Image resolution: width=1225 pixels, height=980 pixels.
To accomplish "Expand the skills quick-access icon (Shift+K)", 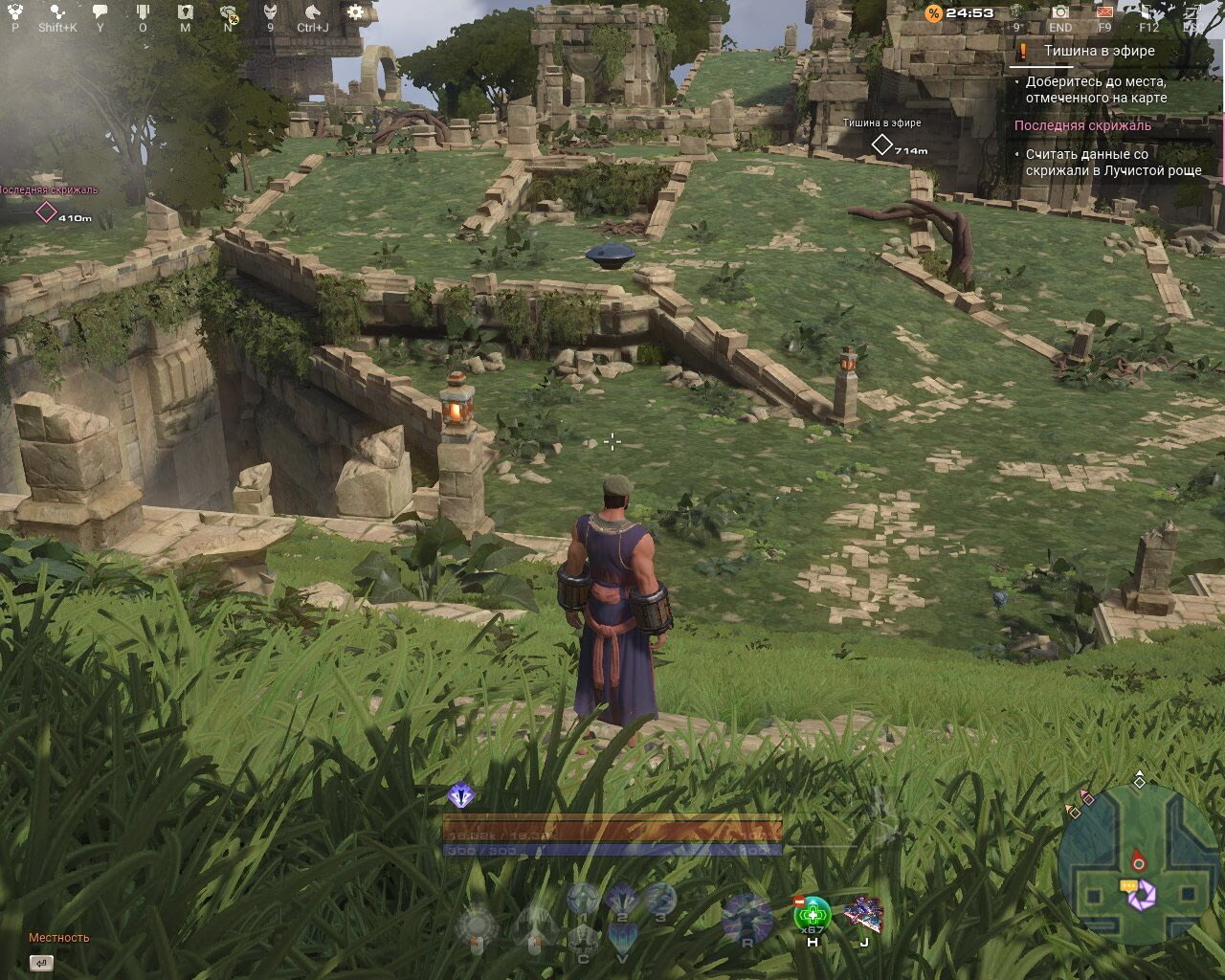I will coord(58,10).
